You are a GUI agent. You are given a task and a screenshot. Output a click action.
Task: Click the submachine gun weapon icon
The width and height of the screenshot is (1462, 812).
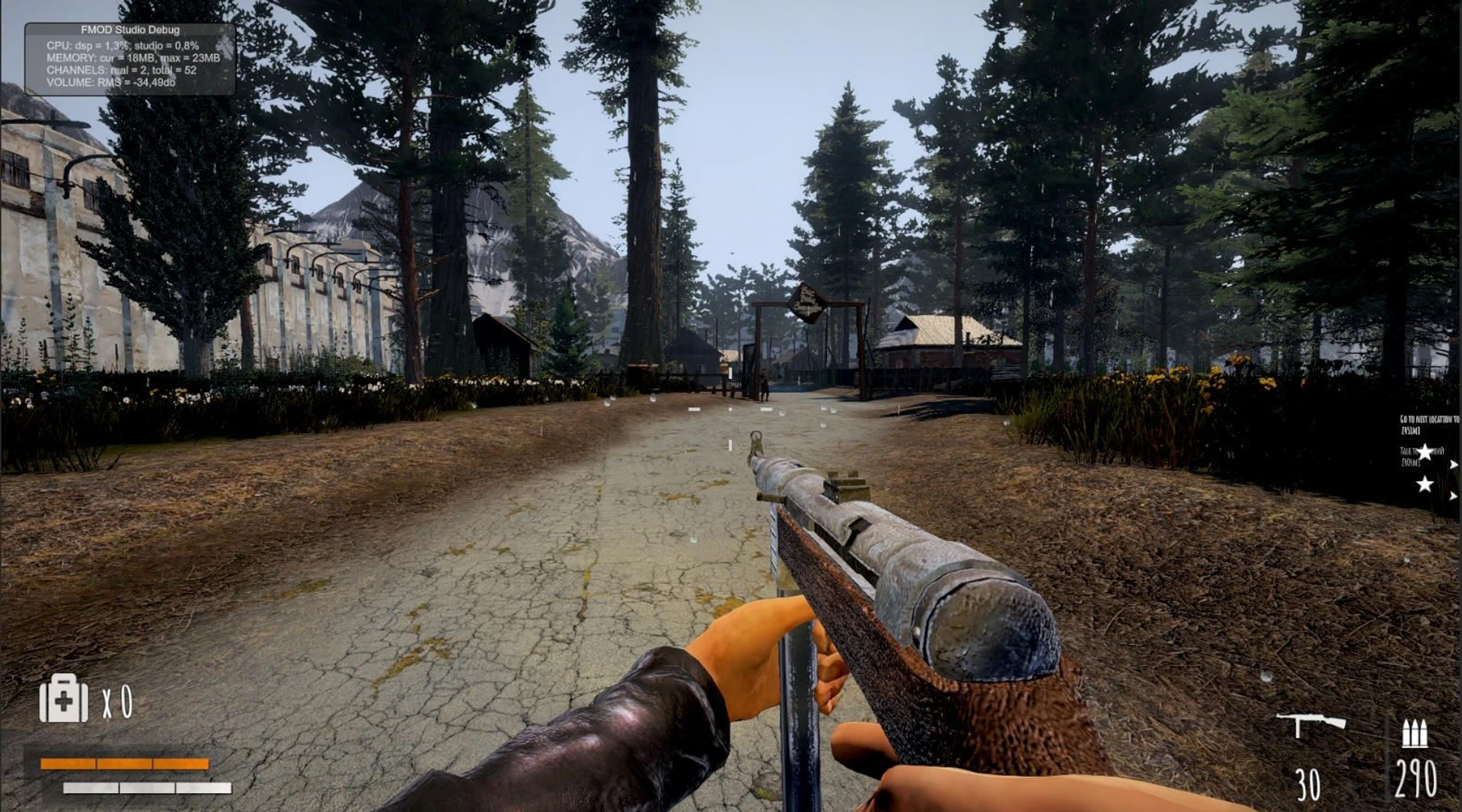1310,724
